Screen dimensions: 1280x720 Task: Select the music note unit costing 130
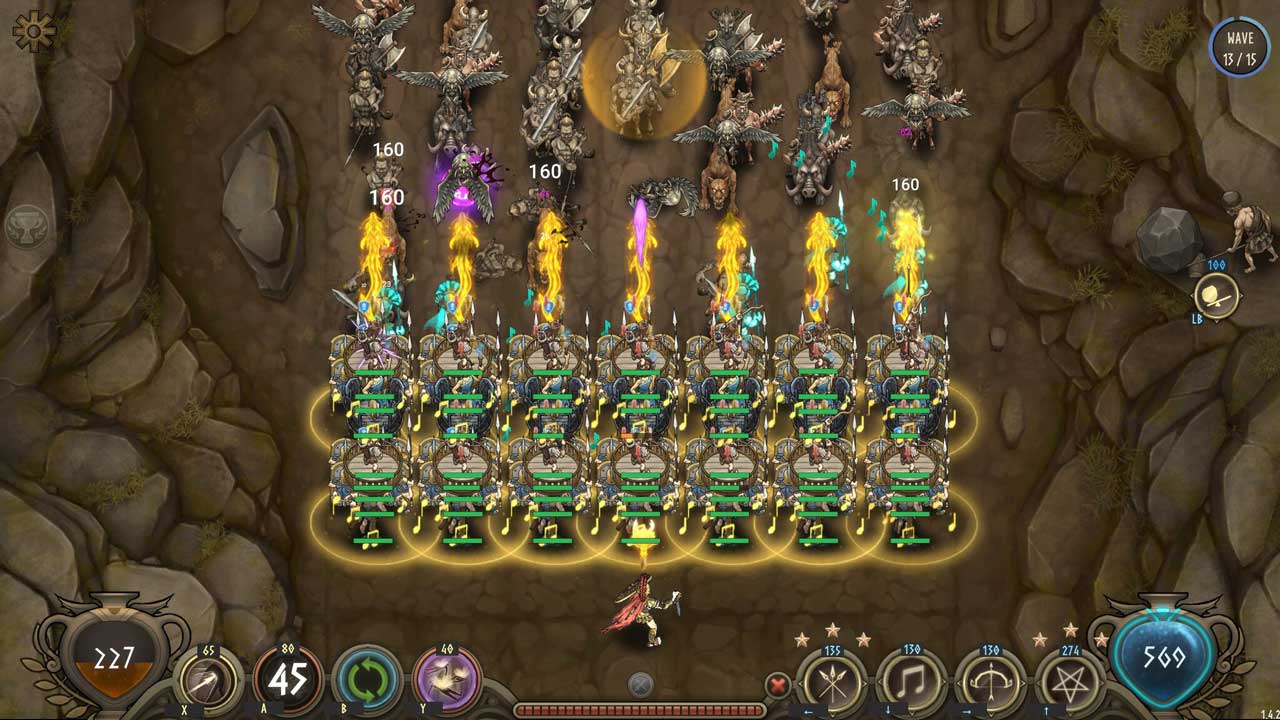911,685
